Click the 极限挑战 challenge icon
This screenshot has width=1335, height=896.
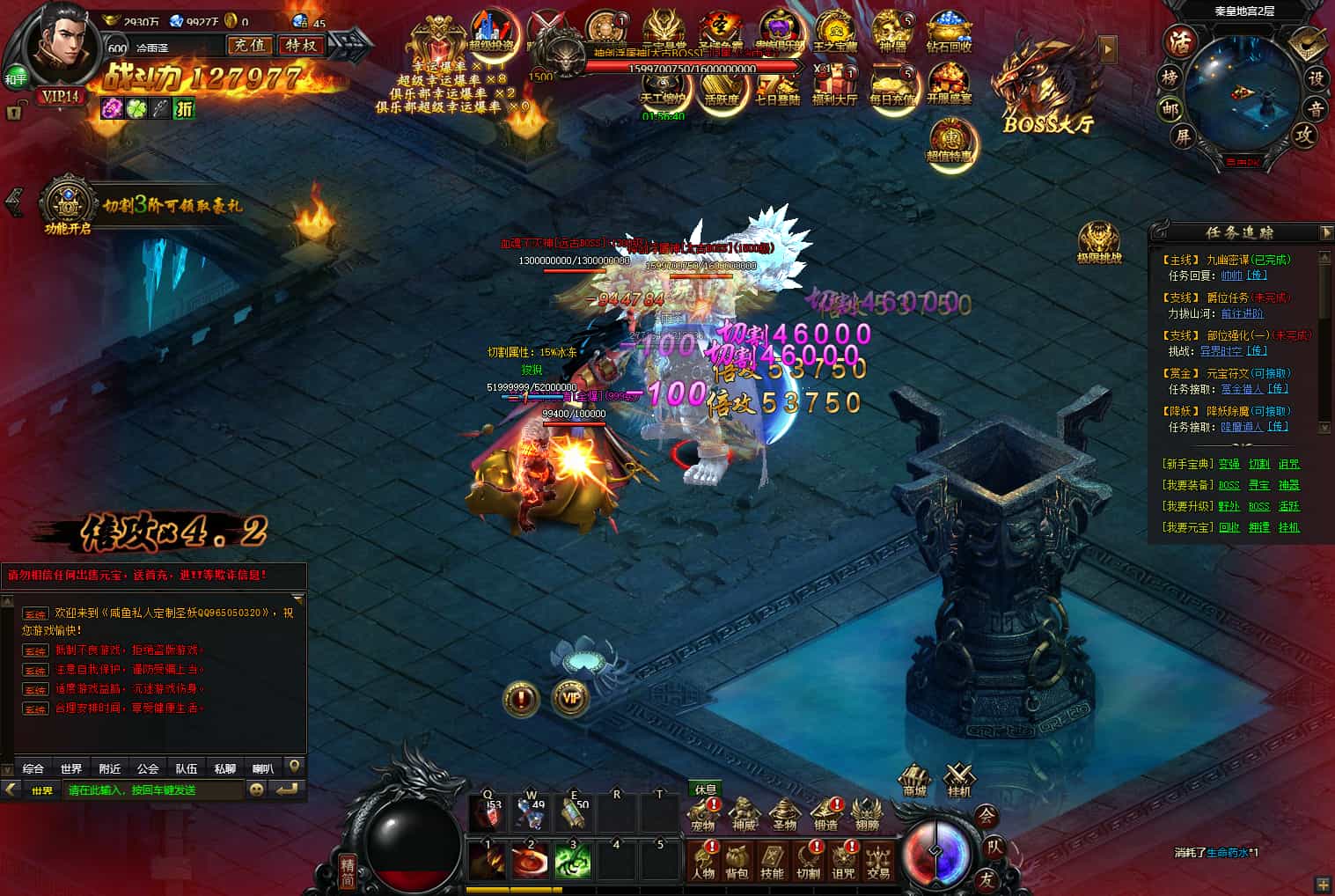click(1099, 242)
